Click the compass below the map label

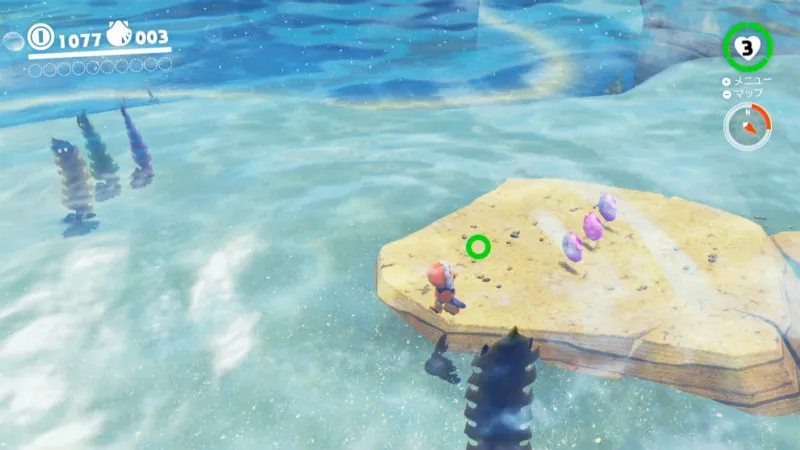746,127
